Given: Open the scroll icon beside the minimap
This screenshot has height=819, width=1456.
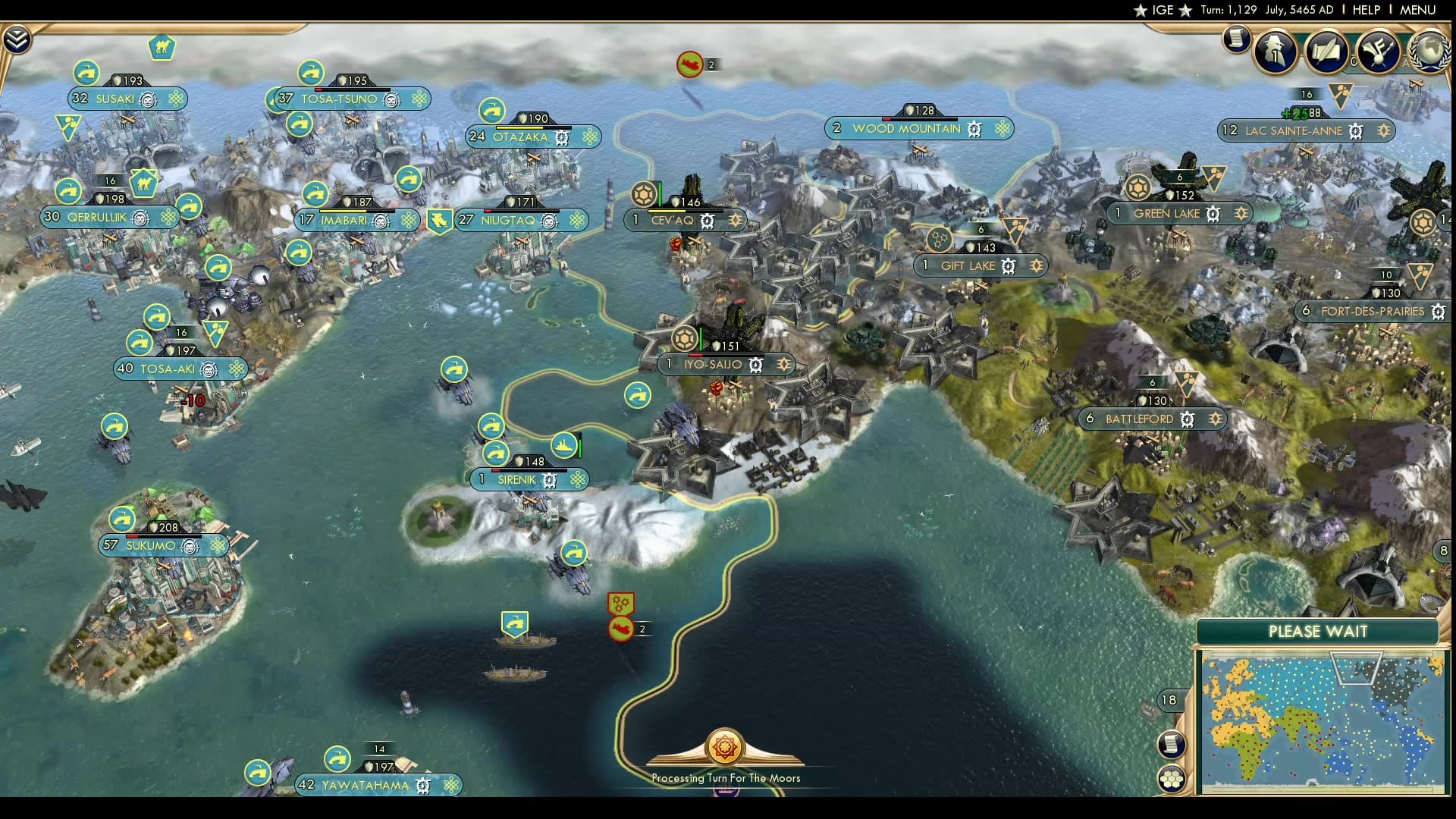Looking at the screenshot, I should coord(1172,743).
